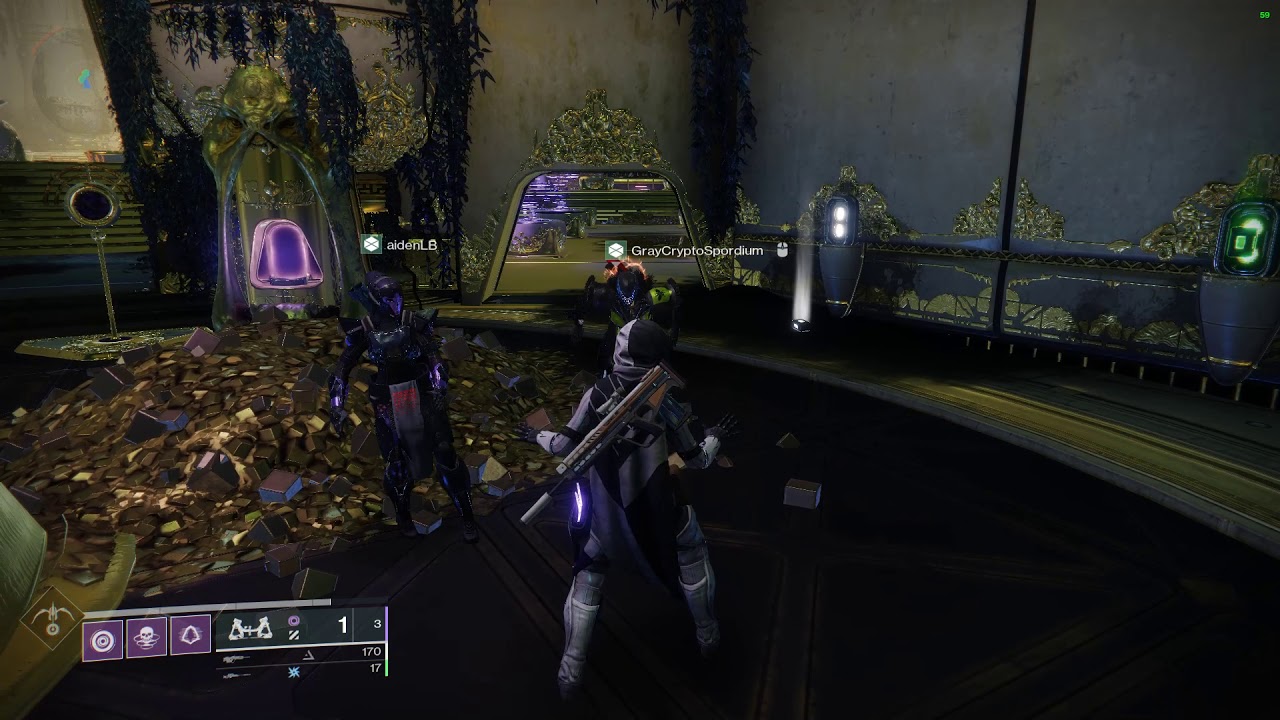The image size is (1280, 720).
Task: Select the aidenLB player nameplate
Action: 400,244
